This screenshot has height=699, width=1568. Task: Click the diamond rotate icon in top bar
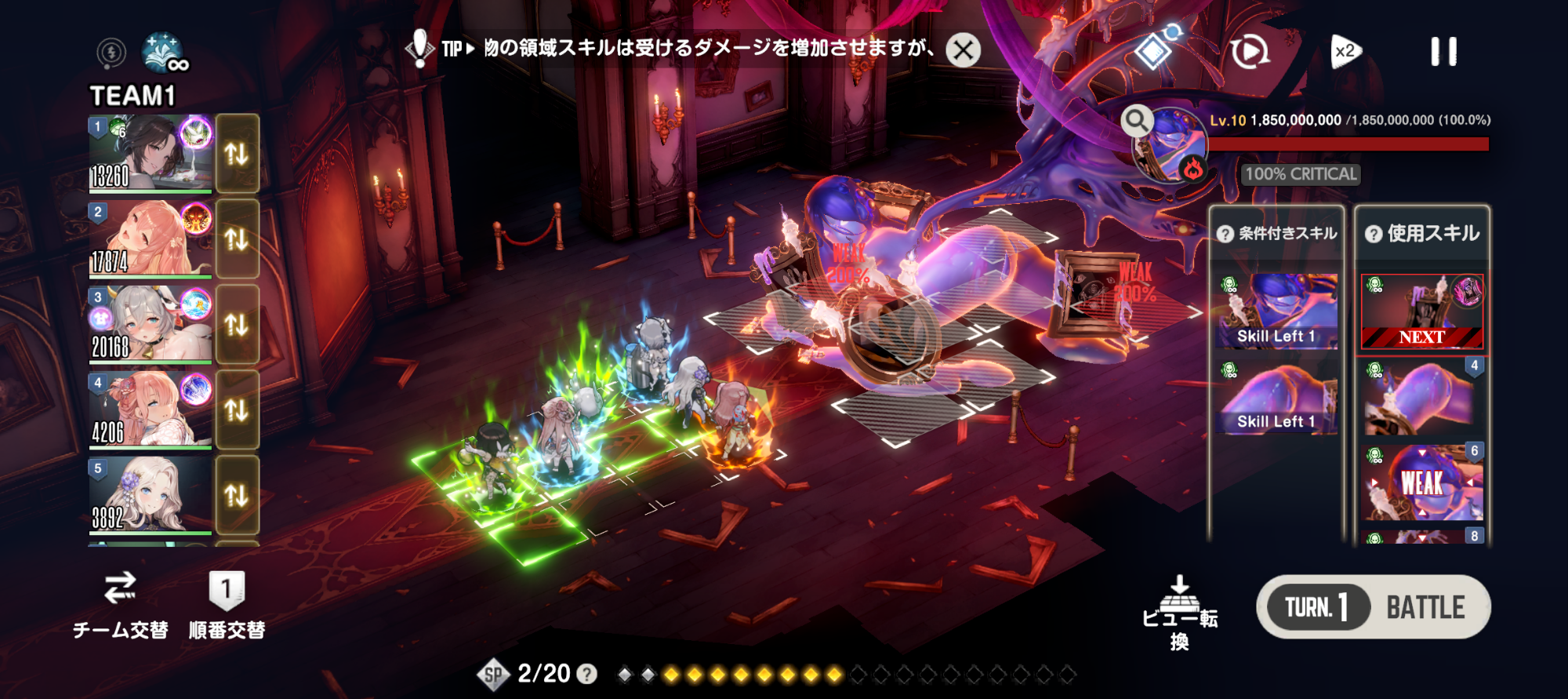click(1154, 50)
